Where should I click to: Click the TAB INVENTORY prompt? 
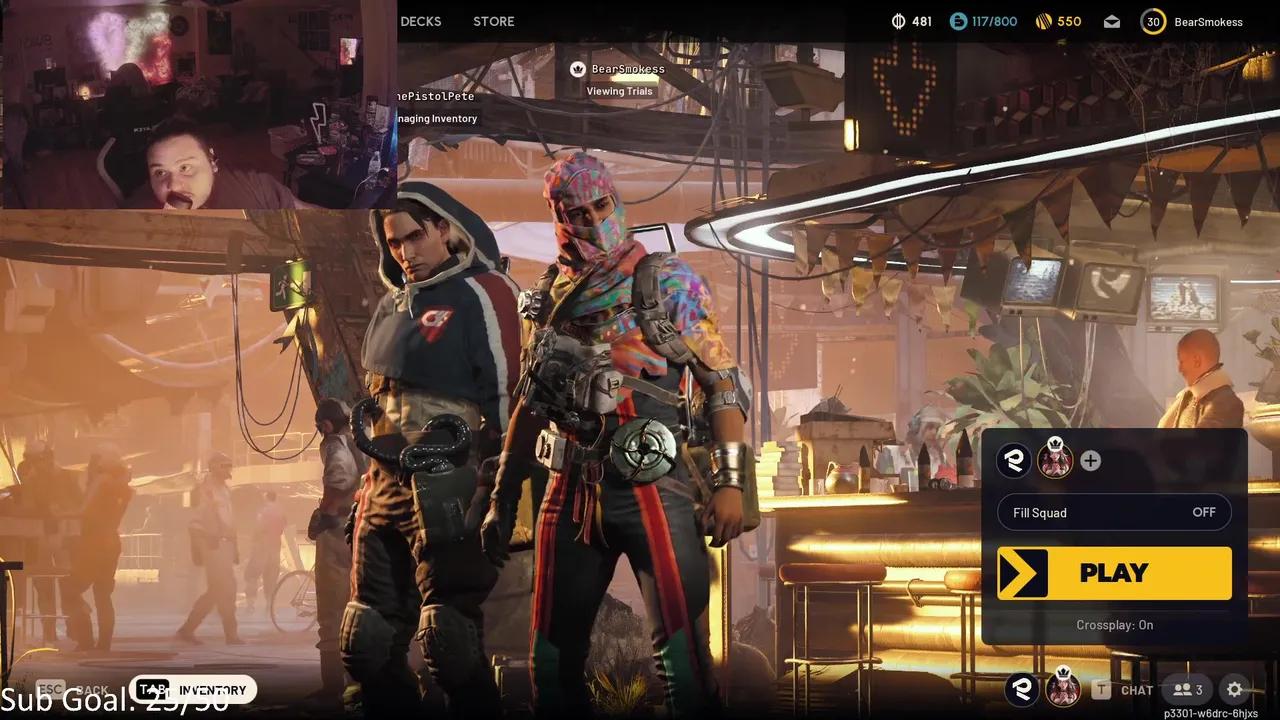point(192,690)
